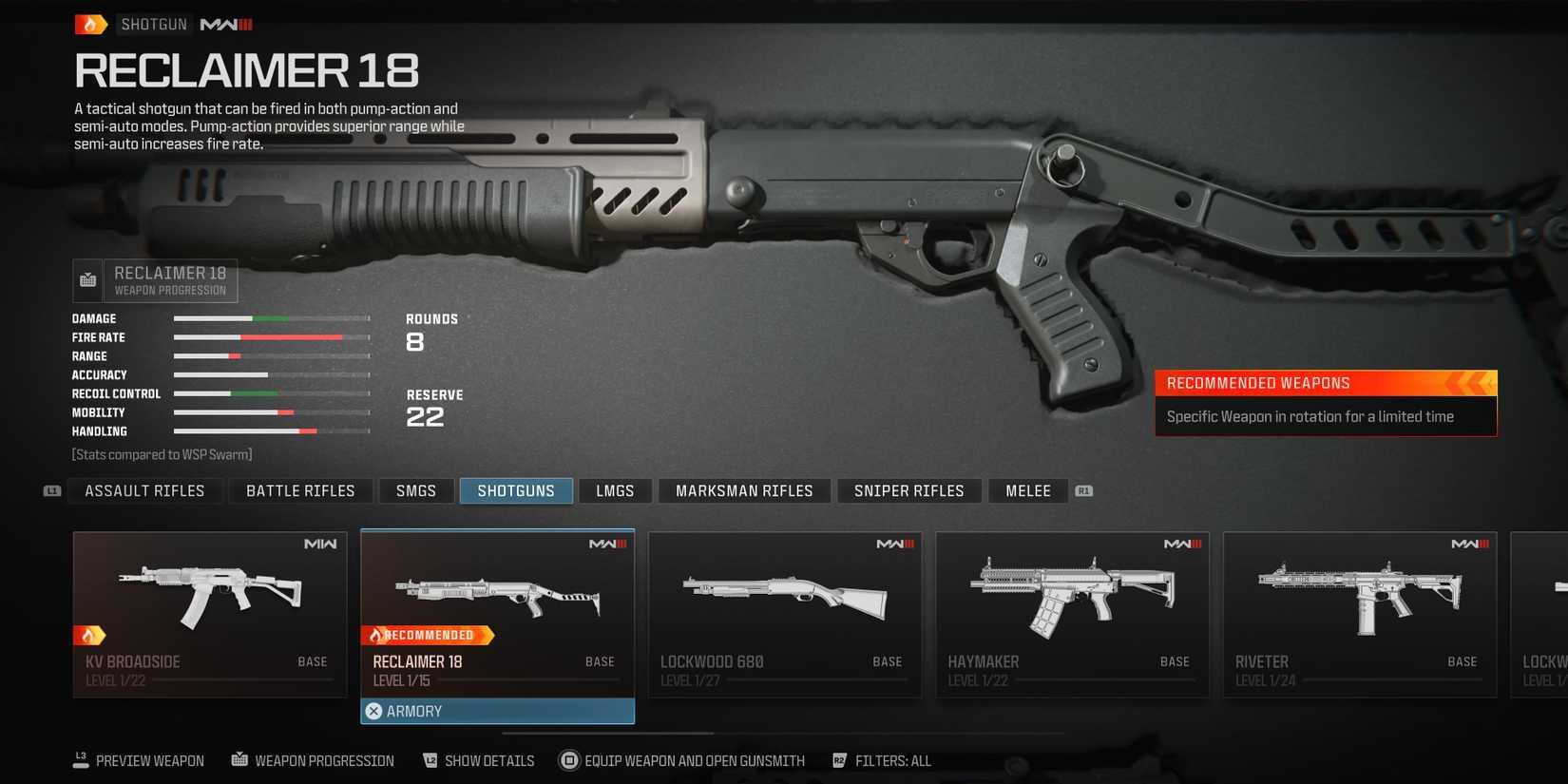Choose the Shotguns tab

pos(516,491)
